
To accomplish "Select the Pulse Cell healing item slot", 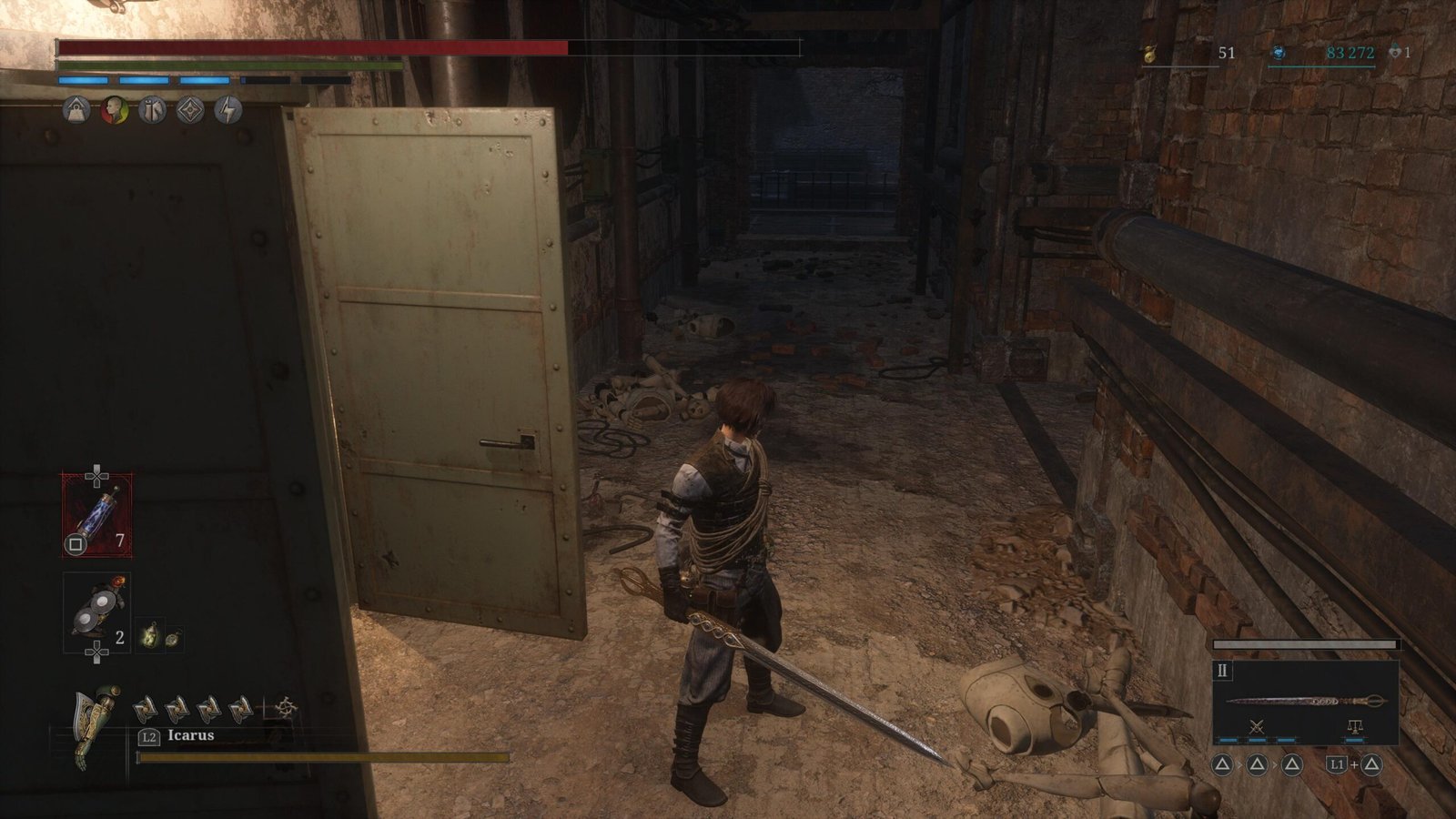I will pyautogui.click(x=96, y=515).
